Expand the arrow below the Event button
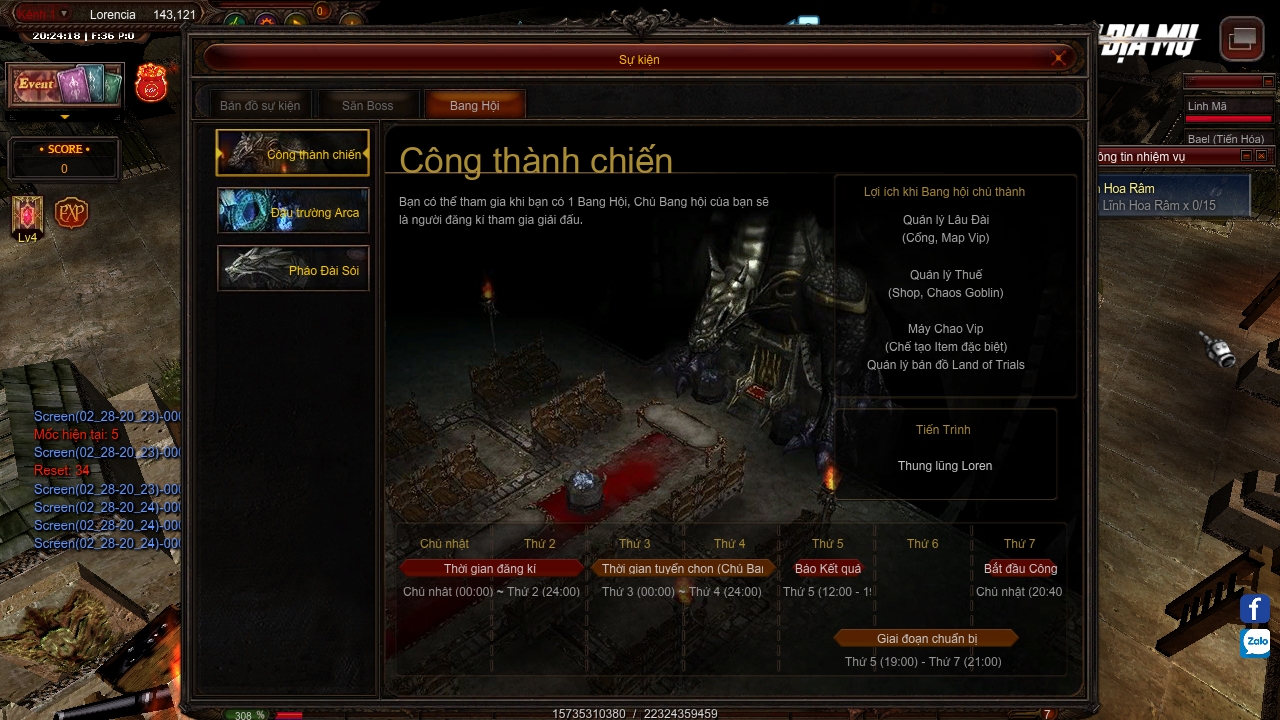Viewport: 1280px width, 720px height. 65,117
